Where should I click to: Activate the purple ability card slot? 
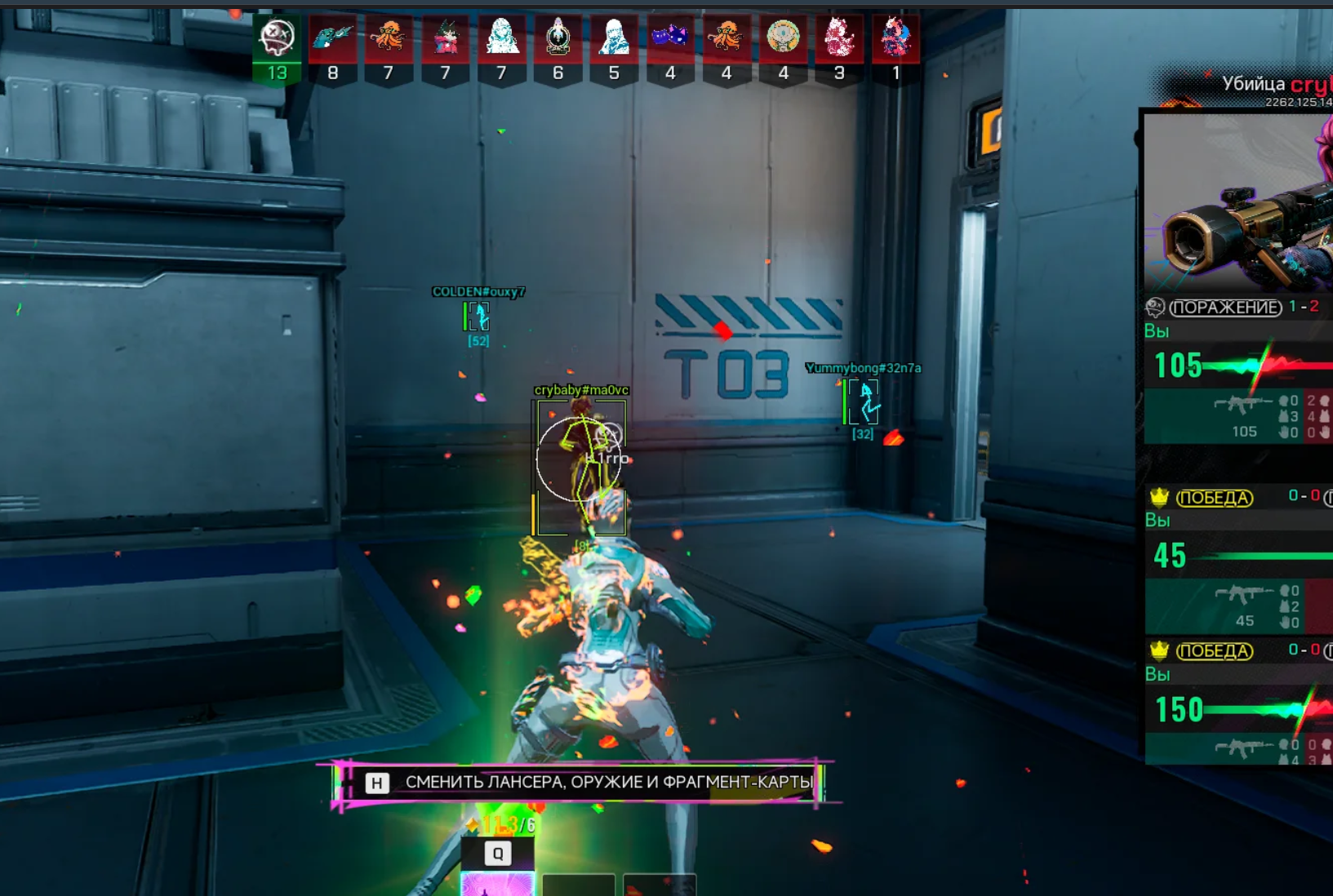[x=497, y=885]
